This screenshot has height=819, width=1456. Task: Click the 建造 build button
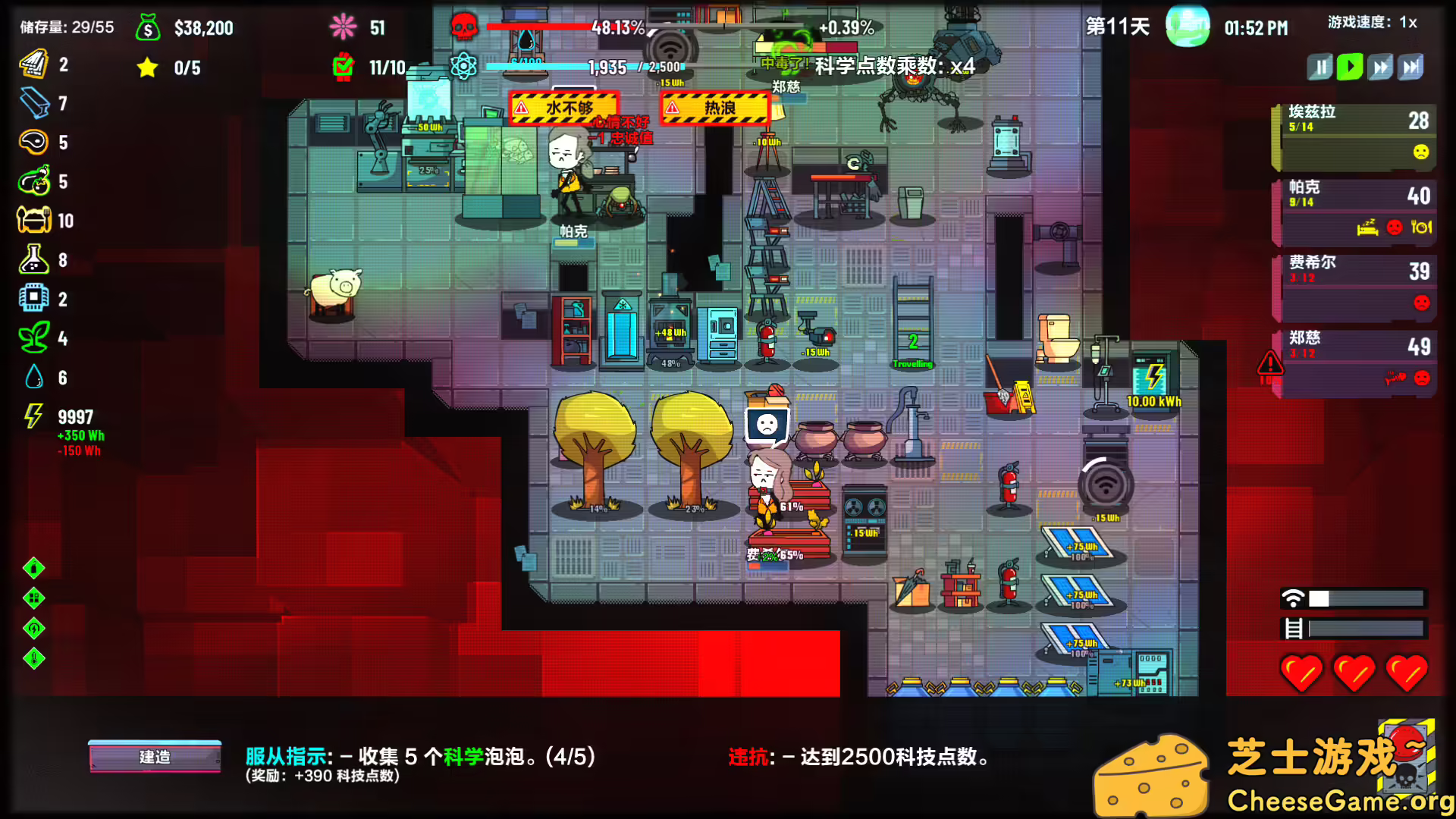155,756
